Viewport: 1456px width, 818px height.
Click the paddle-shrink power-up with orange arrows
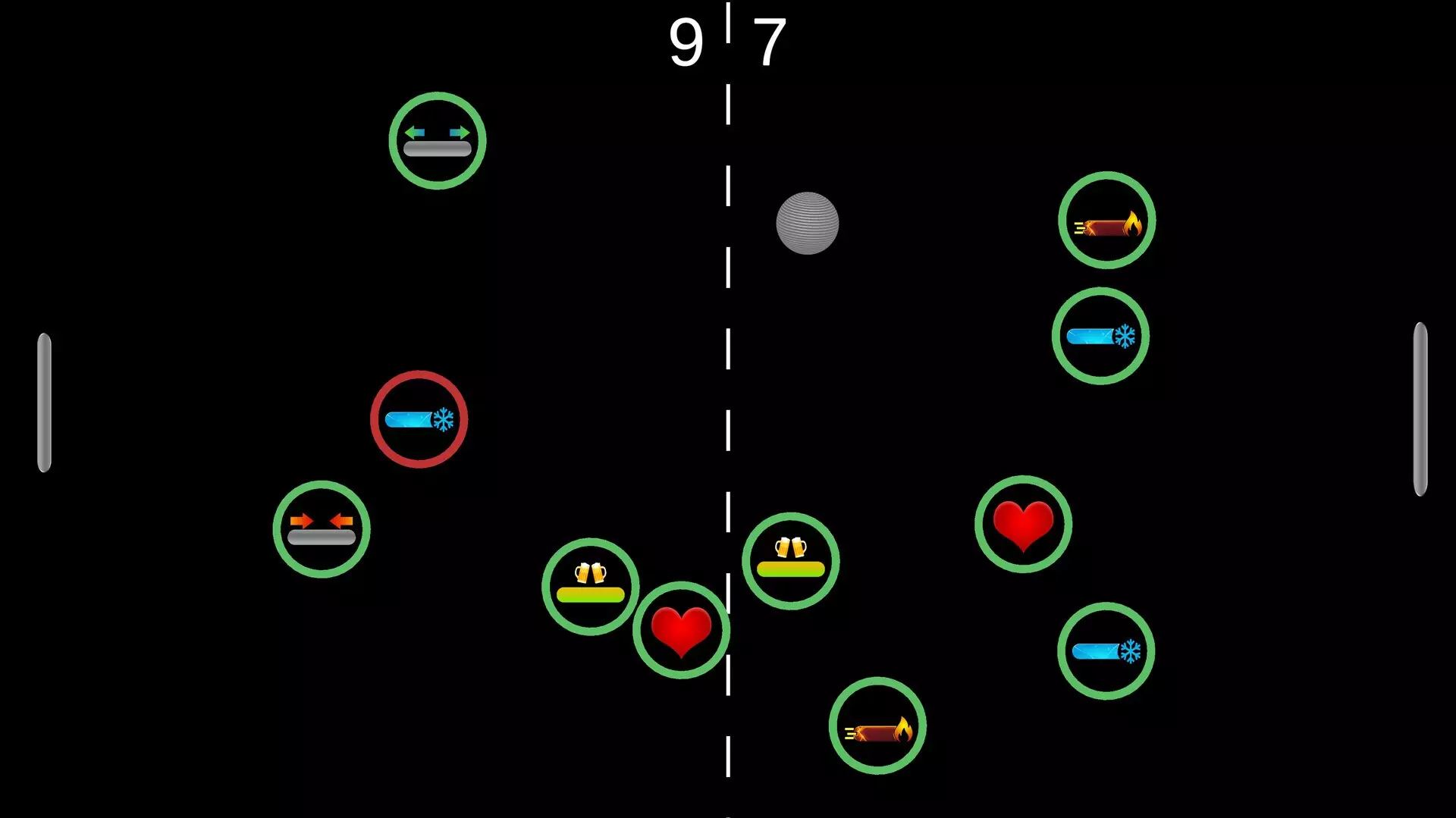tap(322, 529)
